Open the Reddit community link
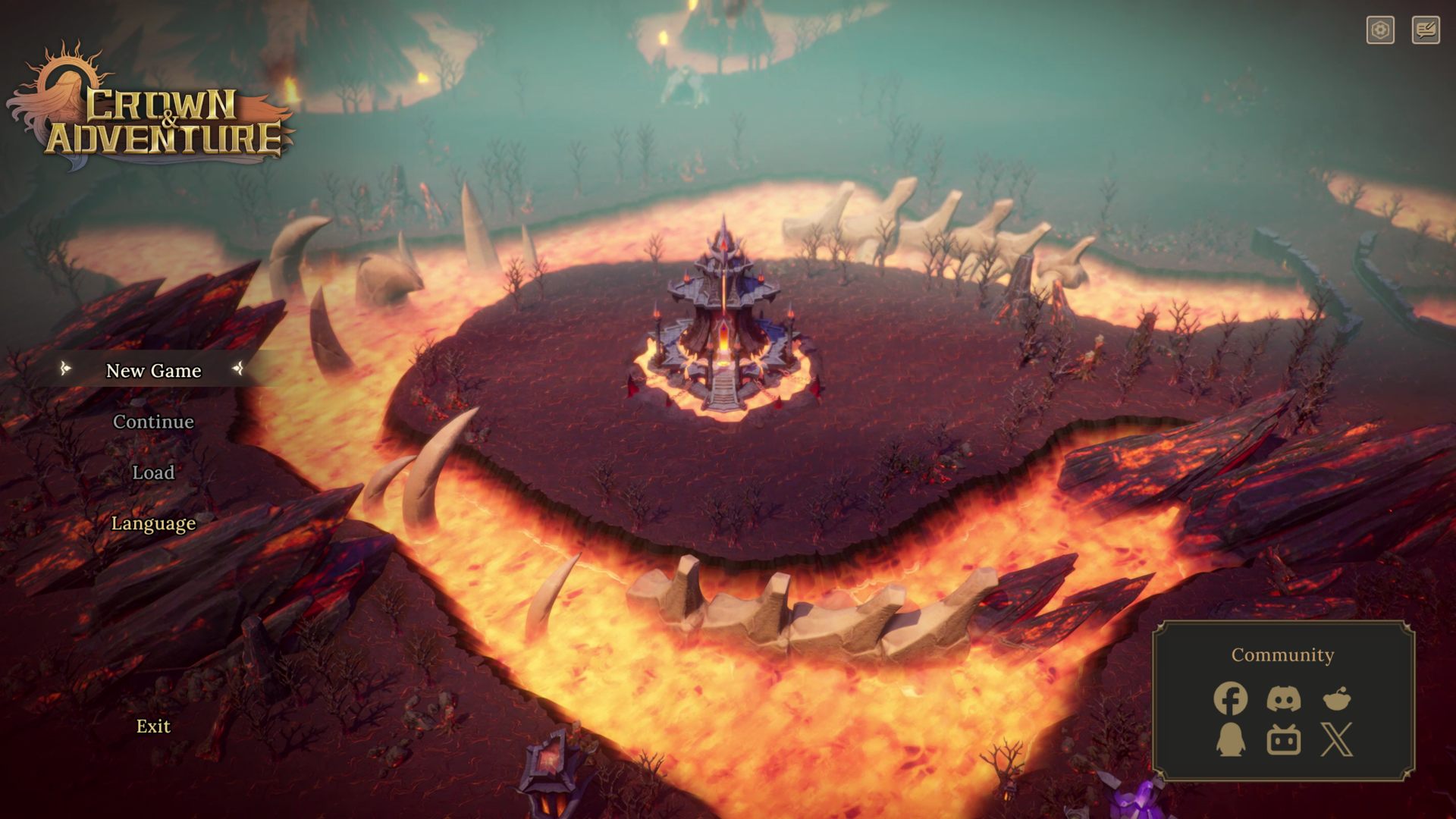This screenshot has height=819, width=1456. (1336, 698)
